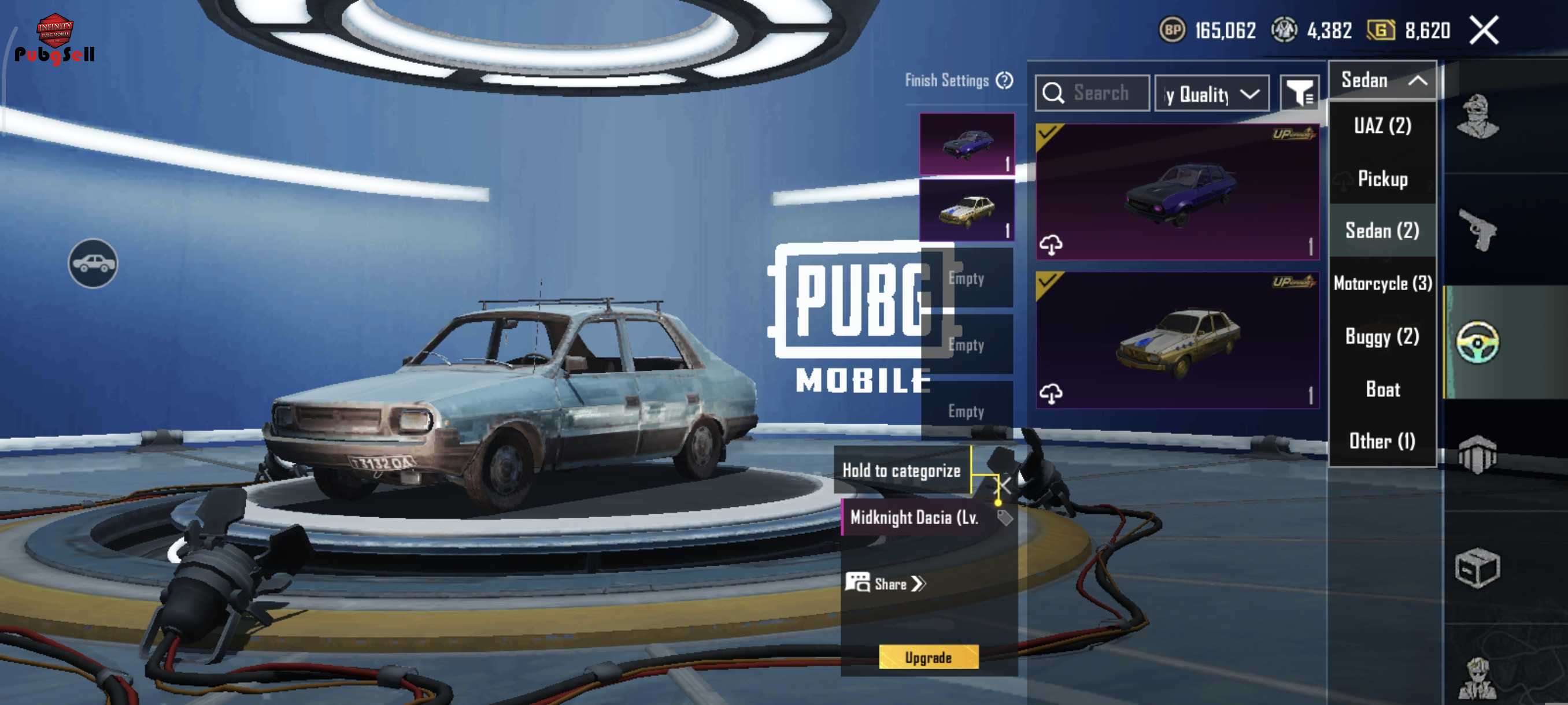The width and height of the screenshot is (1568, 705).
Task: Open the Quality sort dropdown
Action: 1211,94
